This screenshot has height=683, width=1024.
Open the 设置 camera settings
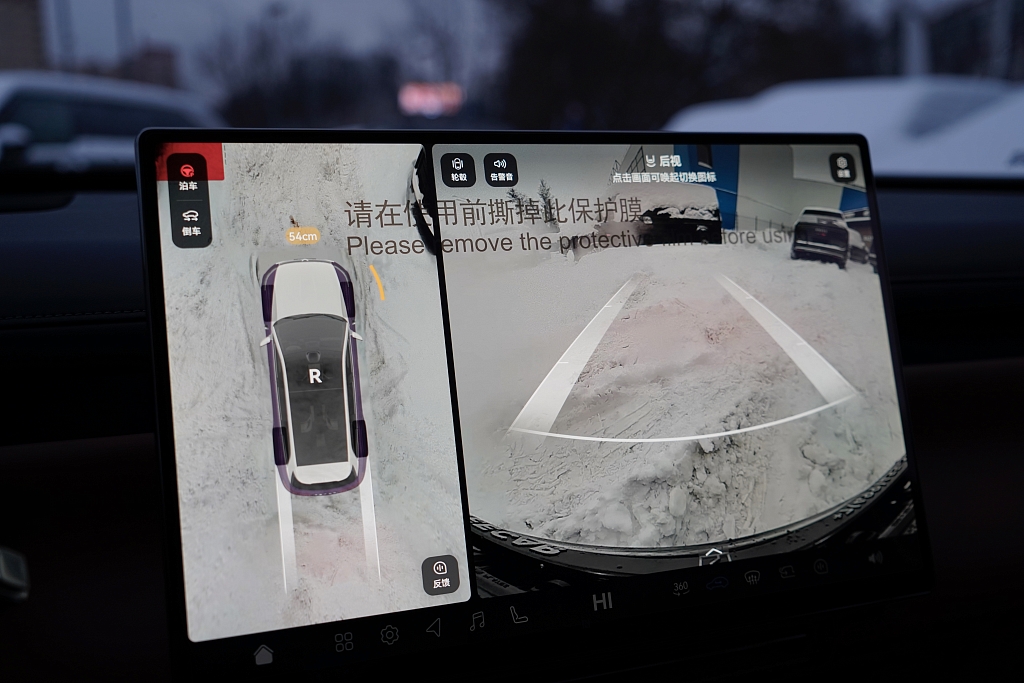[843, 166]
